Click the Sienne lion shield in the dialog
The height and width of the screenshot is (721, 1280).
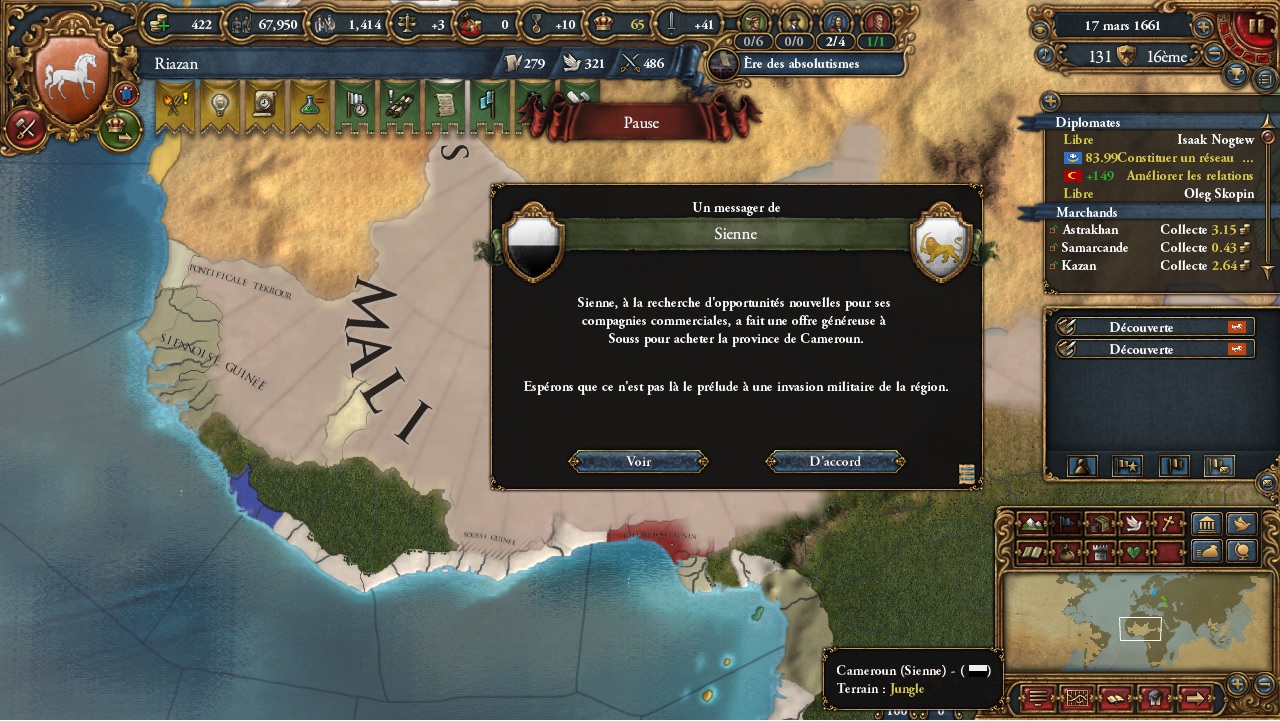pos(940,245)
